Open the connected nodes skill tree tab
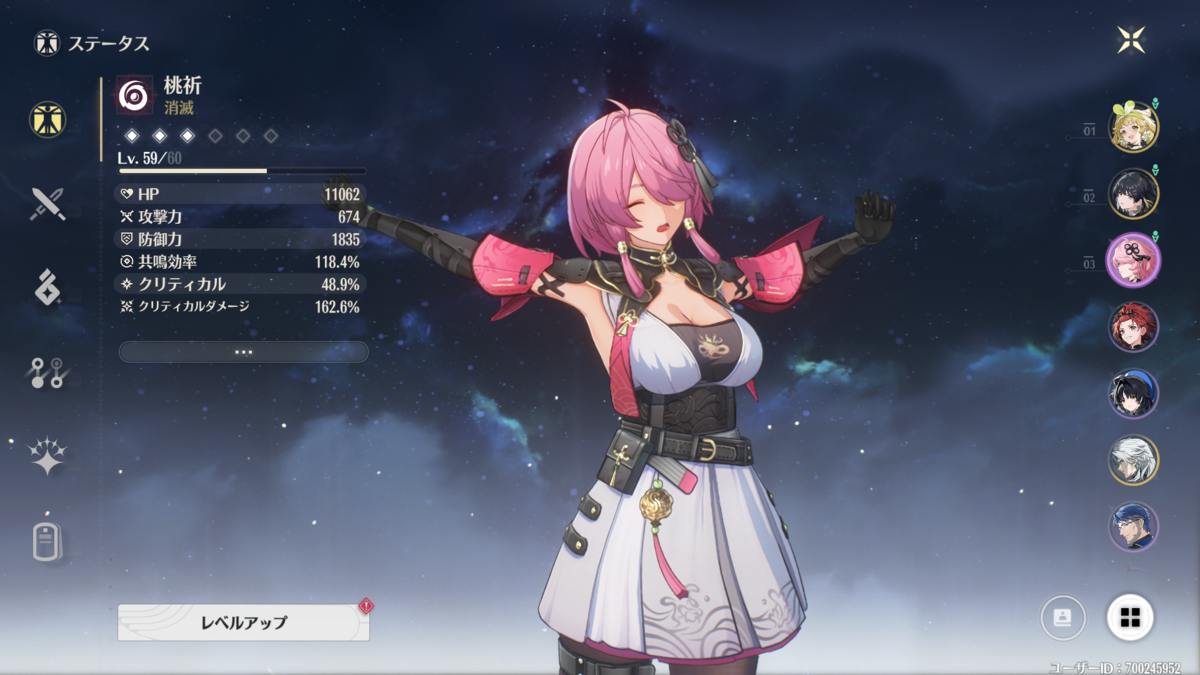This screenshot has width=1200, height=675. pyautogui.click(x=47, y=373)
